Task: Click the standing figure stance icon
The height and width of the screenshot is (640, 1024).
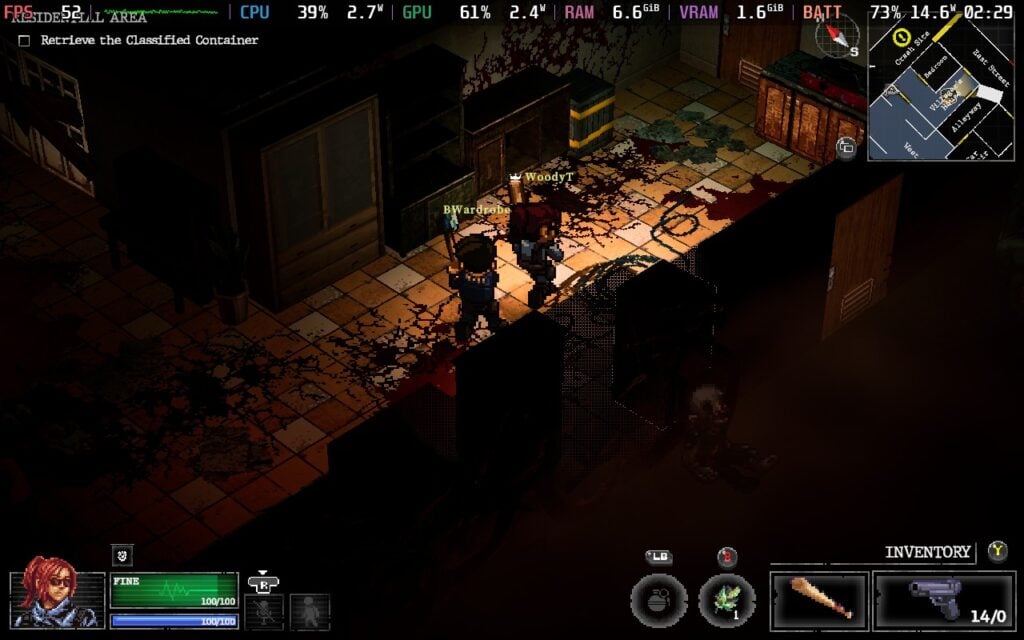Action: 309,611
